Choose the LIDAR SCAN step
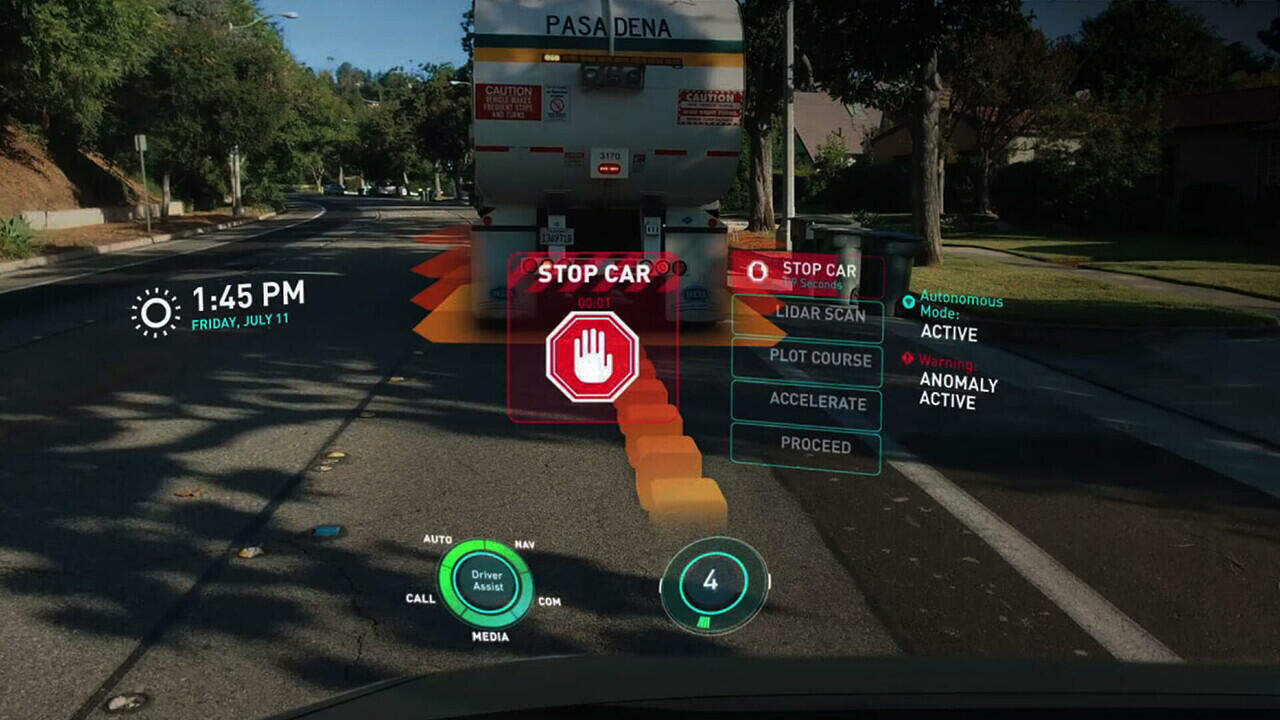The height and width of the screenshot is (720, 1280). tap(807, 315)
